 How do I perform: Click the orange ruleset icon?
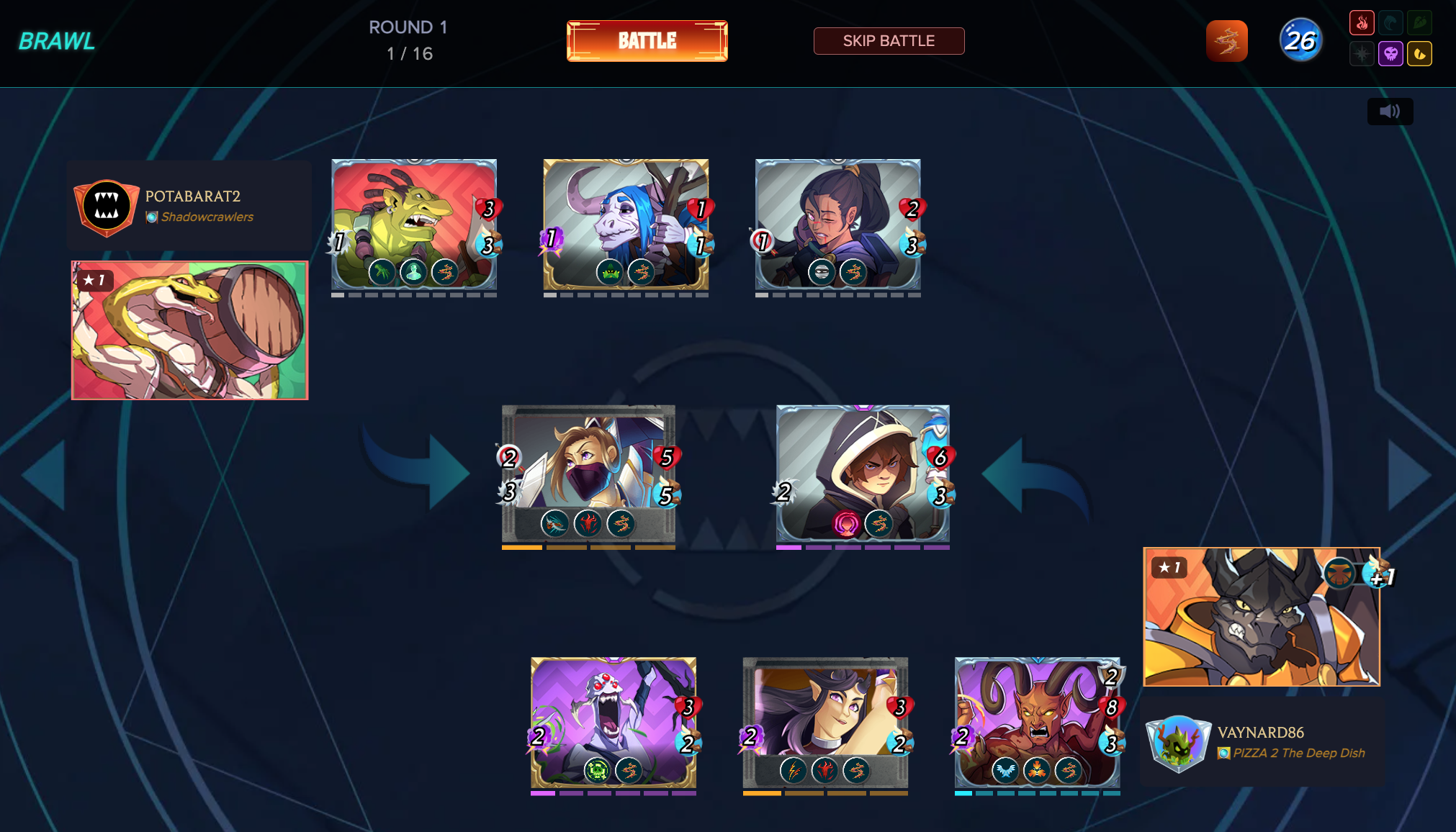[1226, 41]
